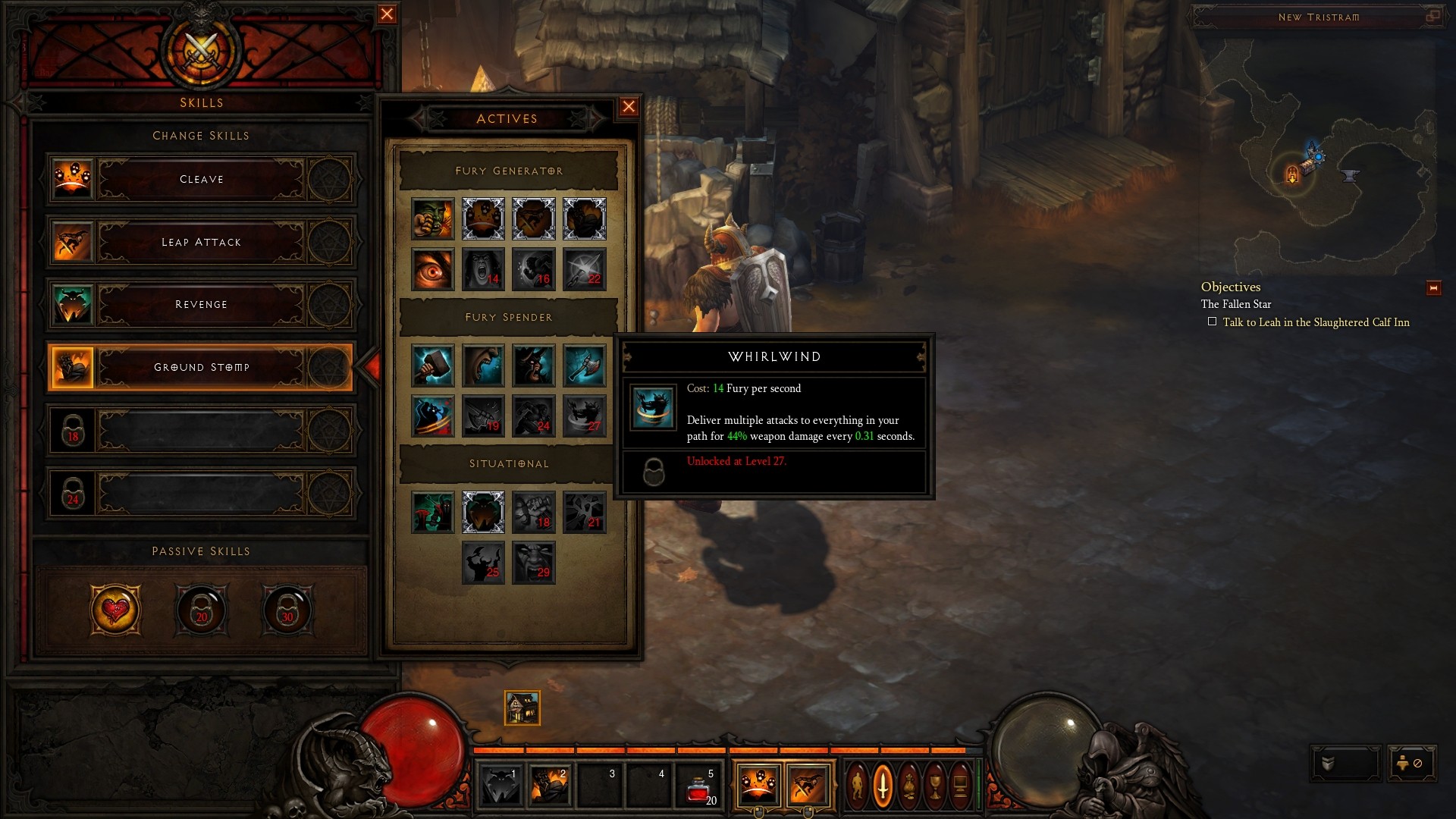Click the passive skill locked until level 20
Image resolution: width=1456 pixels, height=819 pixels.
coord(201,609)
